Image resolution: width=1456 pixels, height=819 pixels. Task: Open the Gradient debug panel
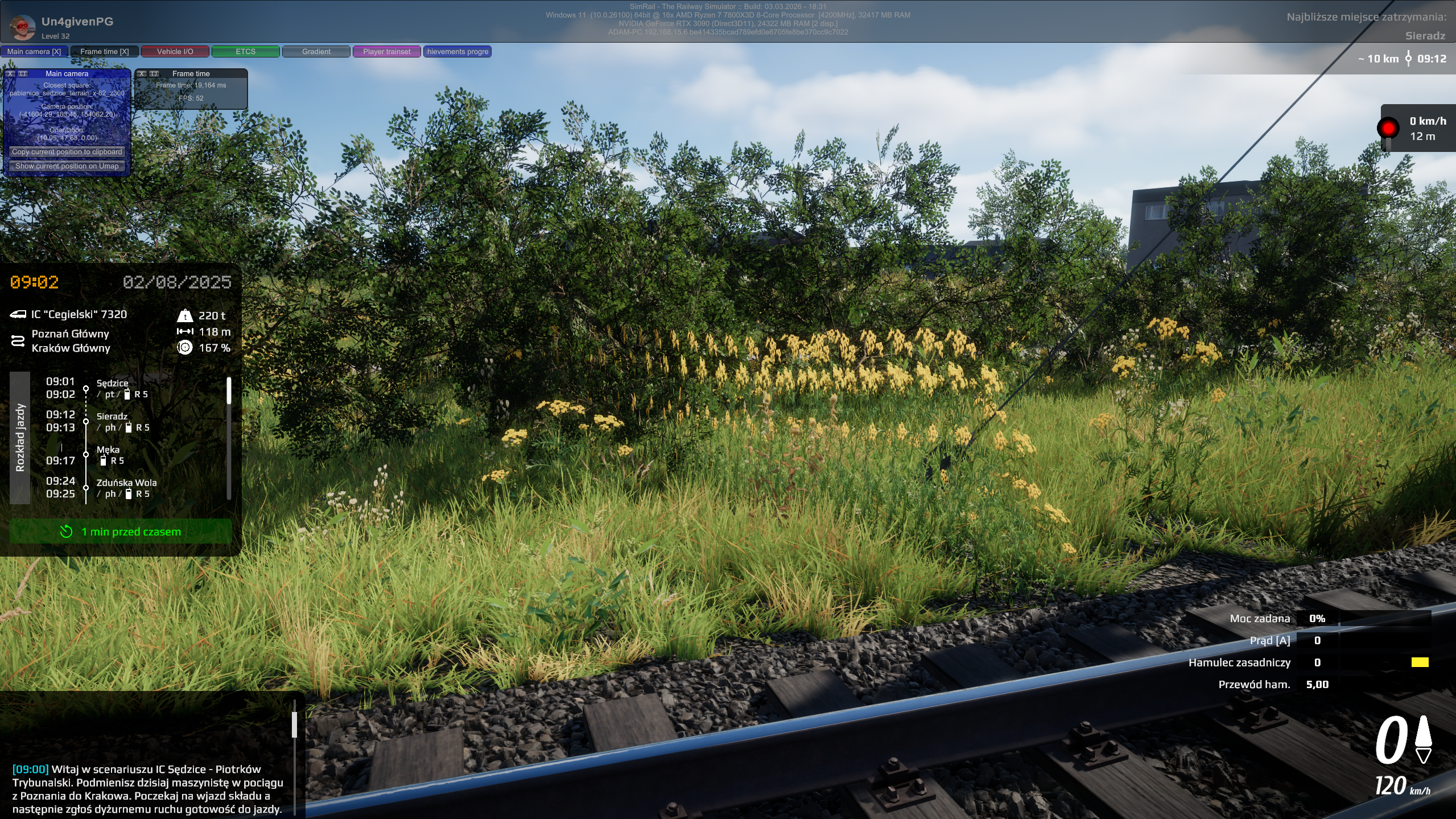coord(316,51)
